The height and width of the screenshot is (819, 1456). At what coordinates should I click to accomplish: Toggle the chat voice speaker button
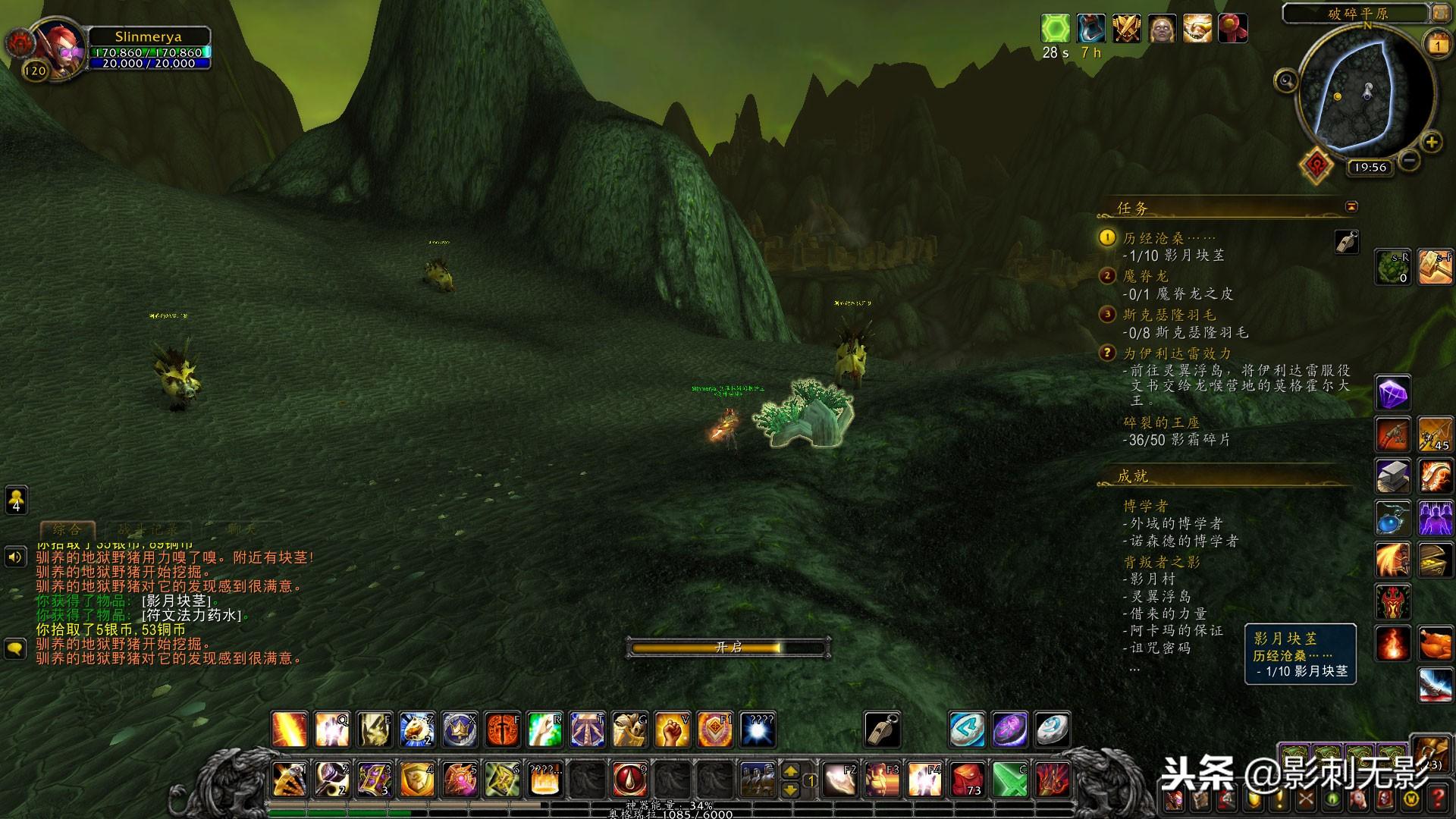[16, 558]
